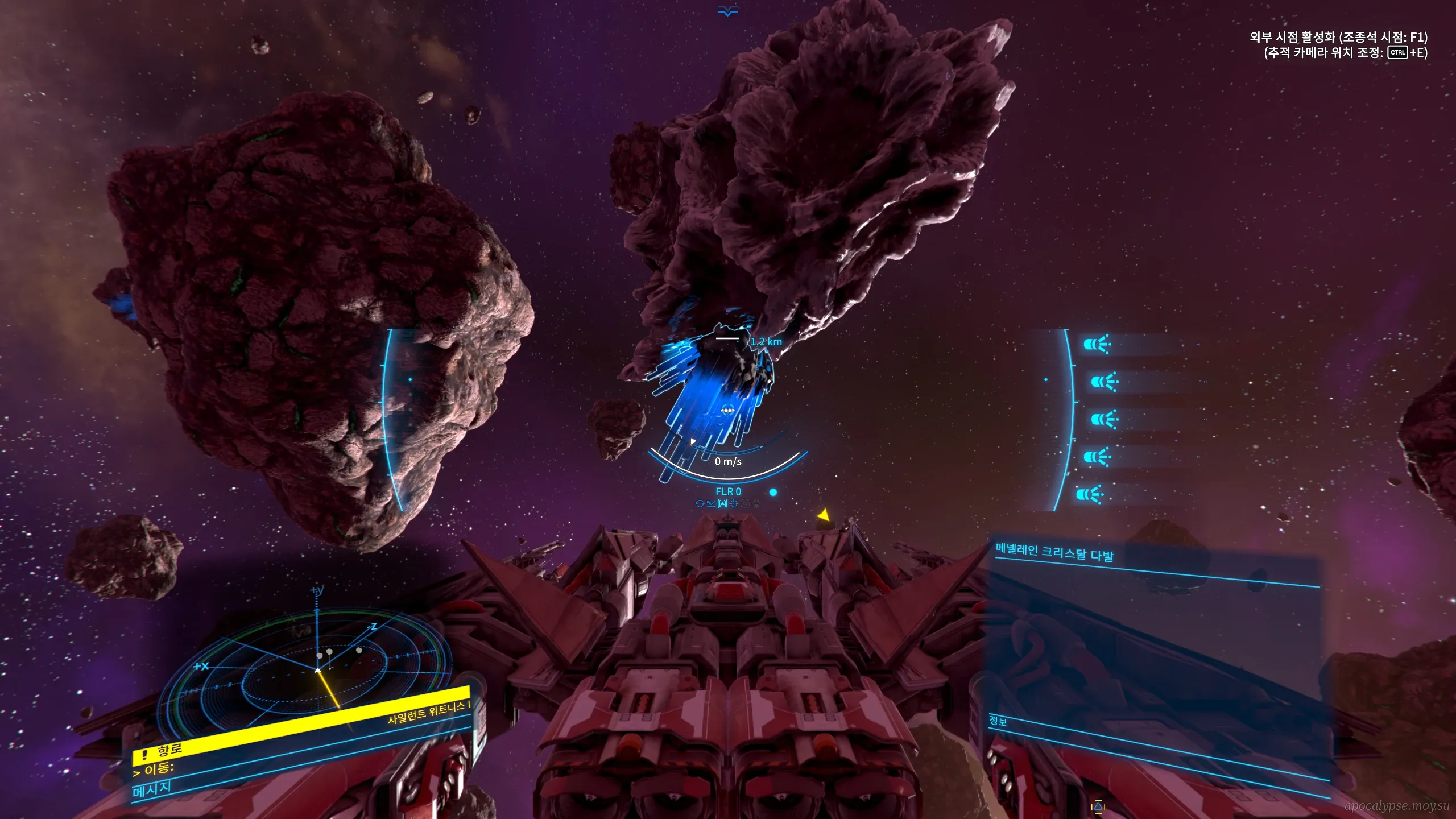The height and width of the screenshot is (819, 1456).
Task: Open the yellow 항로 mission bar
Action: (x=301, y=722)
